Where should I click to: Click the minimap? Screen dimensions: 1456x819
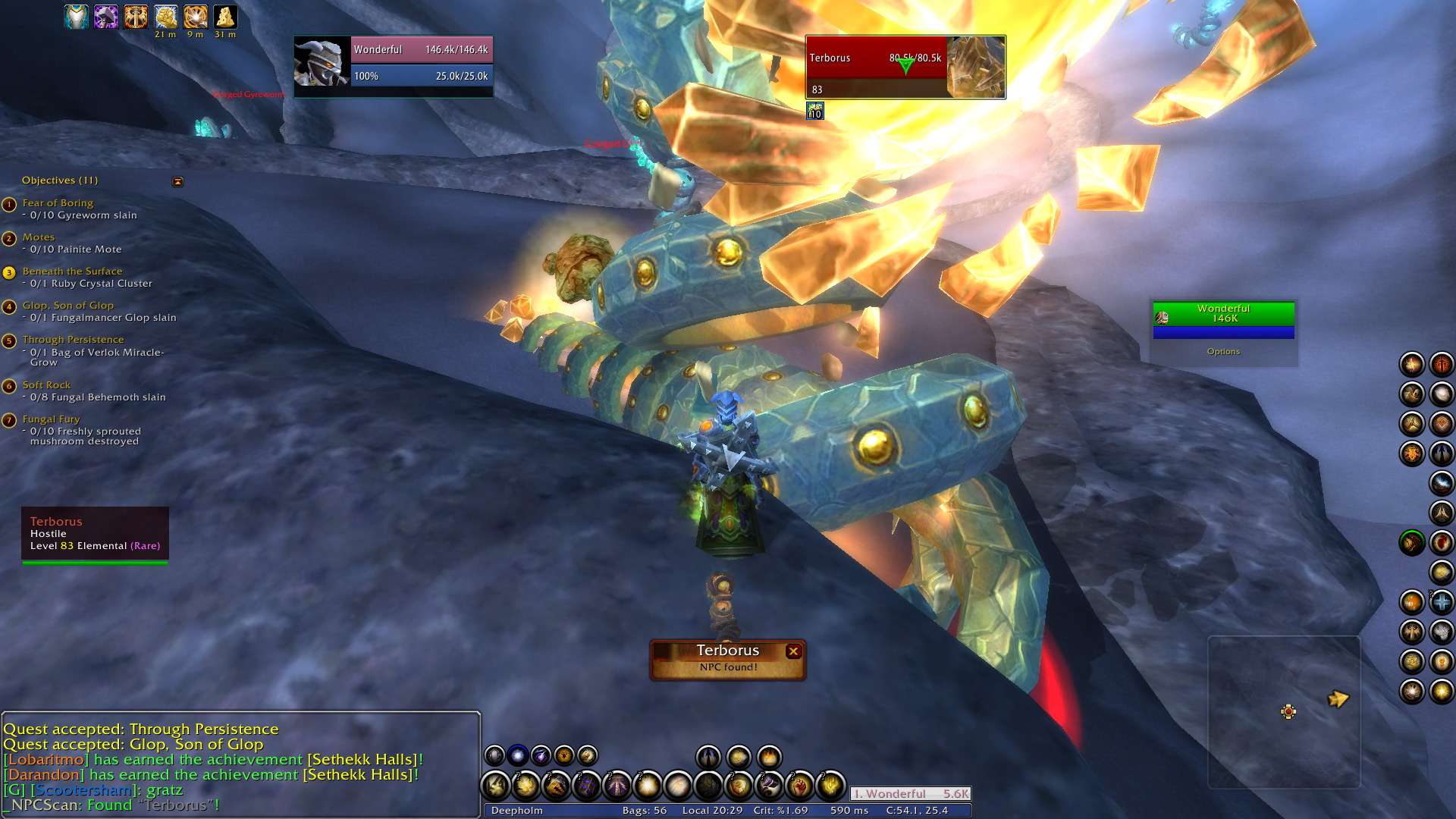coord(1283,711)
